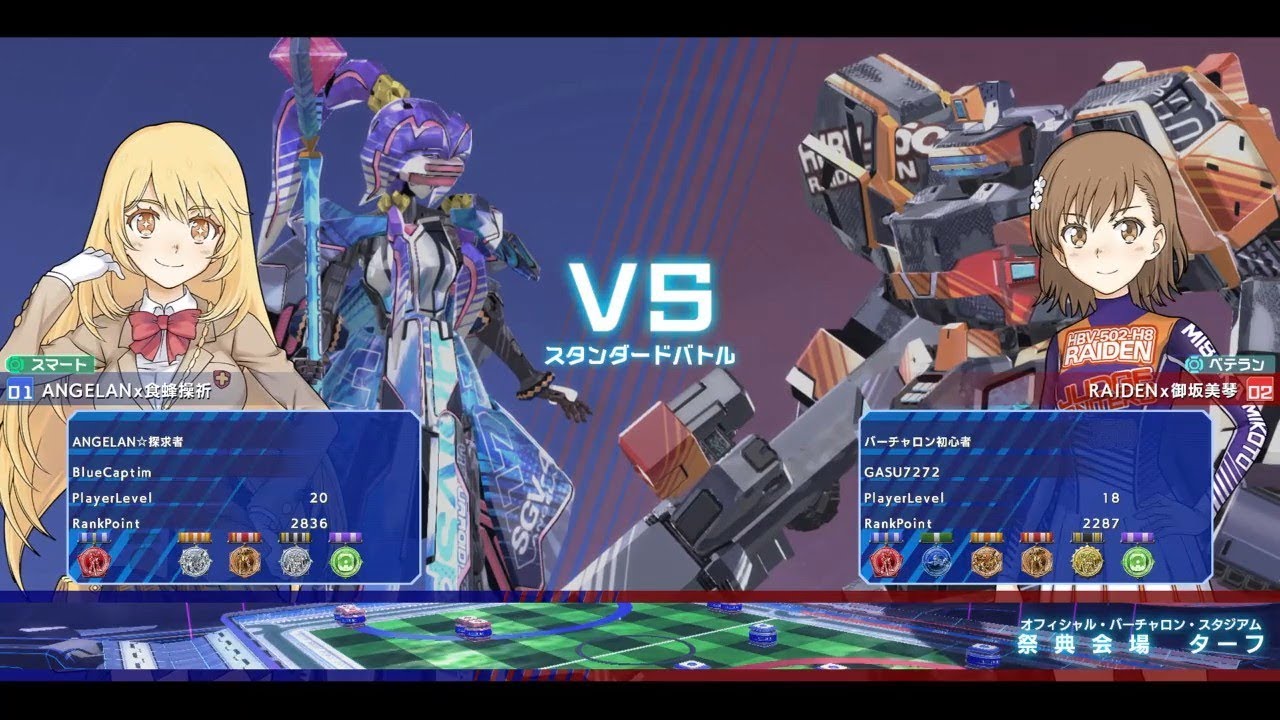Select the blue RAIDEN medal on GASU7272's panel
The width and height of the screenshot is (1280, 720).
click(938, 562)
